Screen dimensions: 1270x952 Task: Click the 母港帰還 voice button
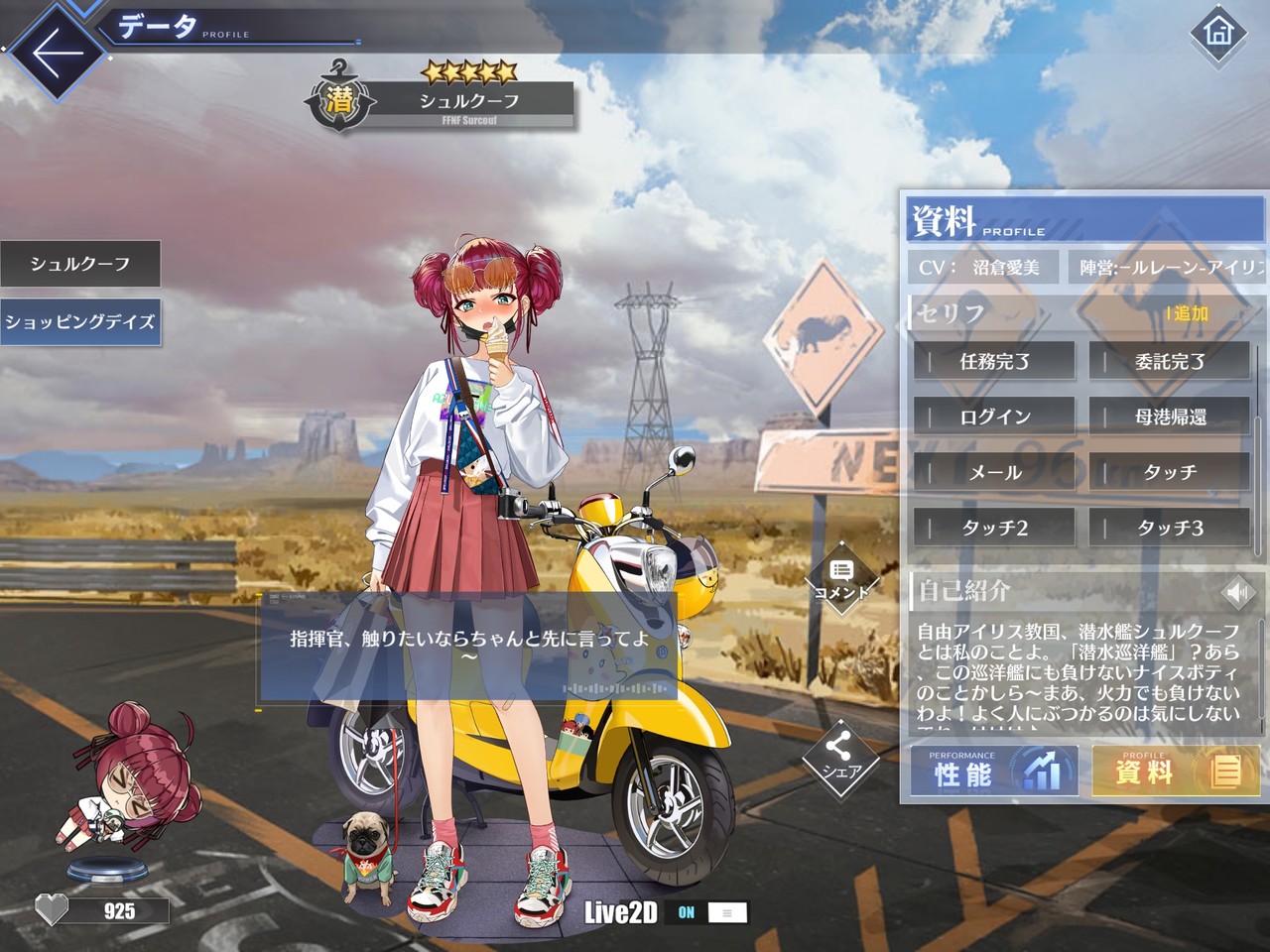click(x=1168, y=416)
